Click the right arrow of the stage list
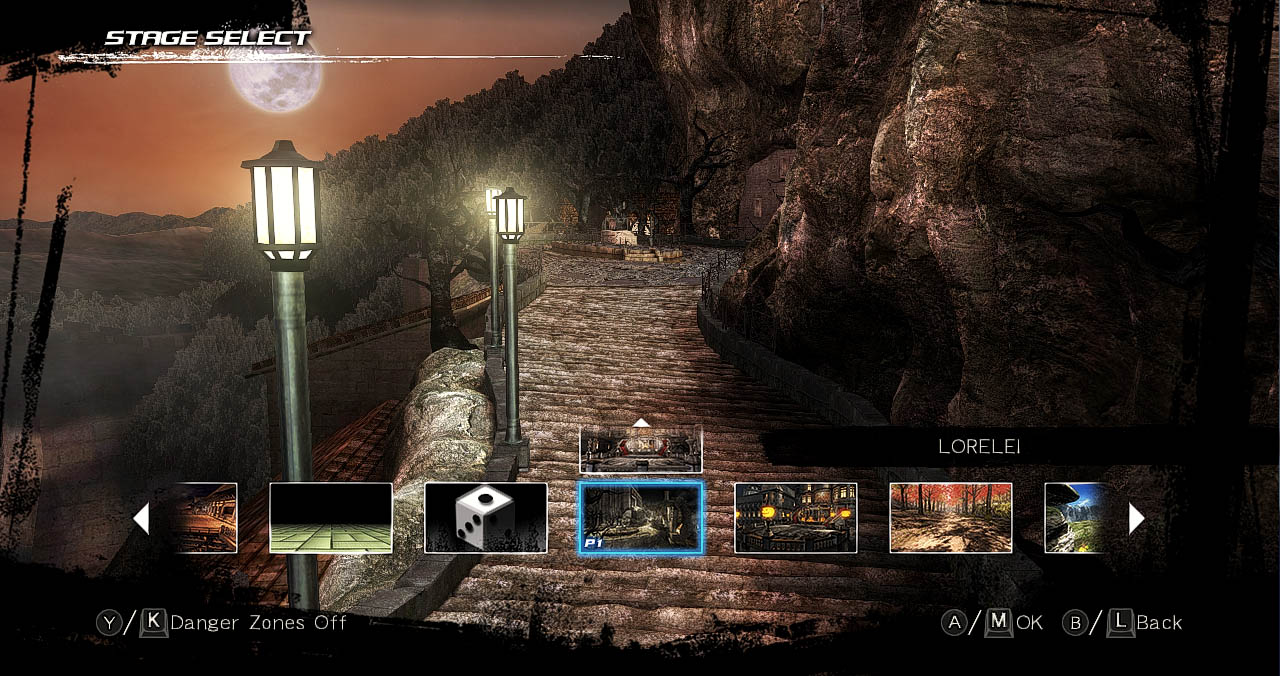Viewport: 1280px width, 676px height. pos(1136,518)
